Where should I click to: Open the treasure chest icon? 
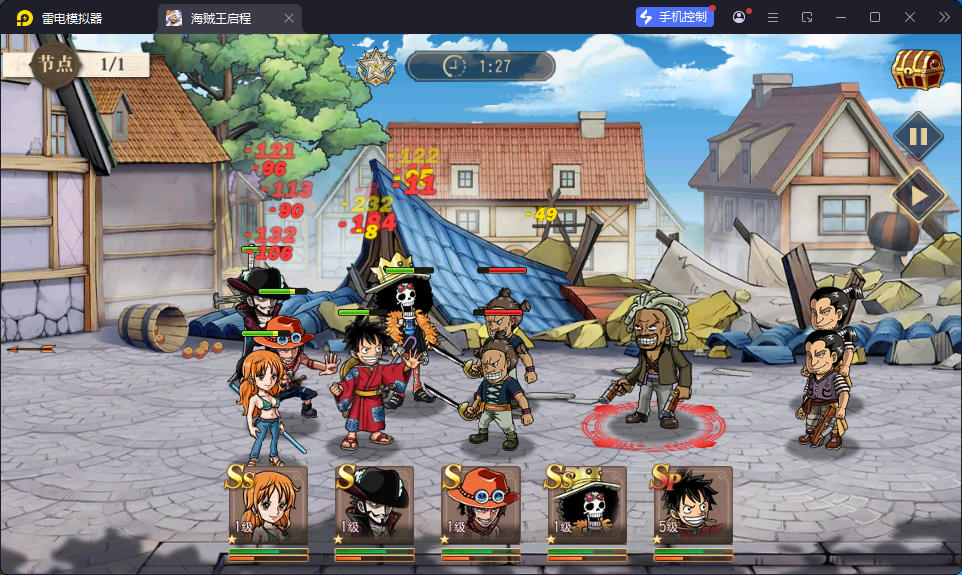click(918, 70)
